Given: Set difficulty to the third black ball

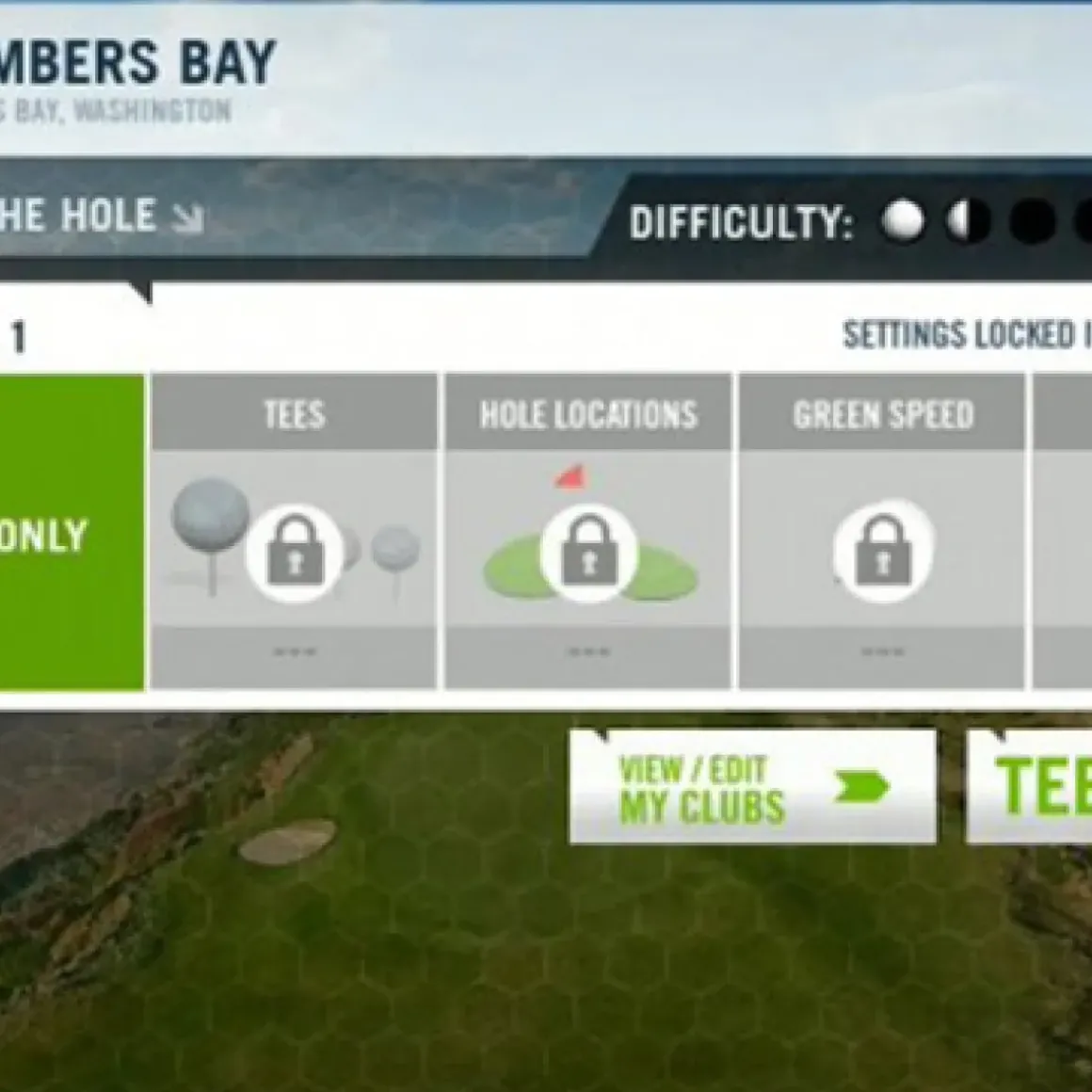Looking at the screenshot, I should pos(1032,222).
